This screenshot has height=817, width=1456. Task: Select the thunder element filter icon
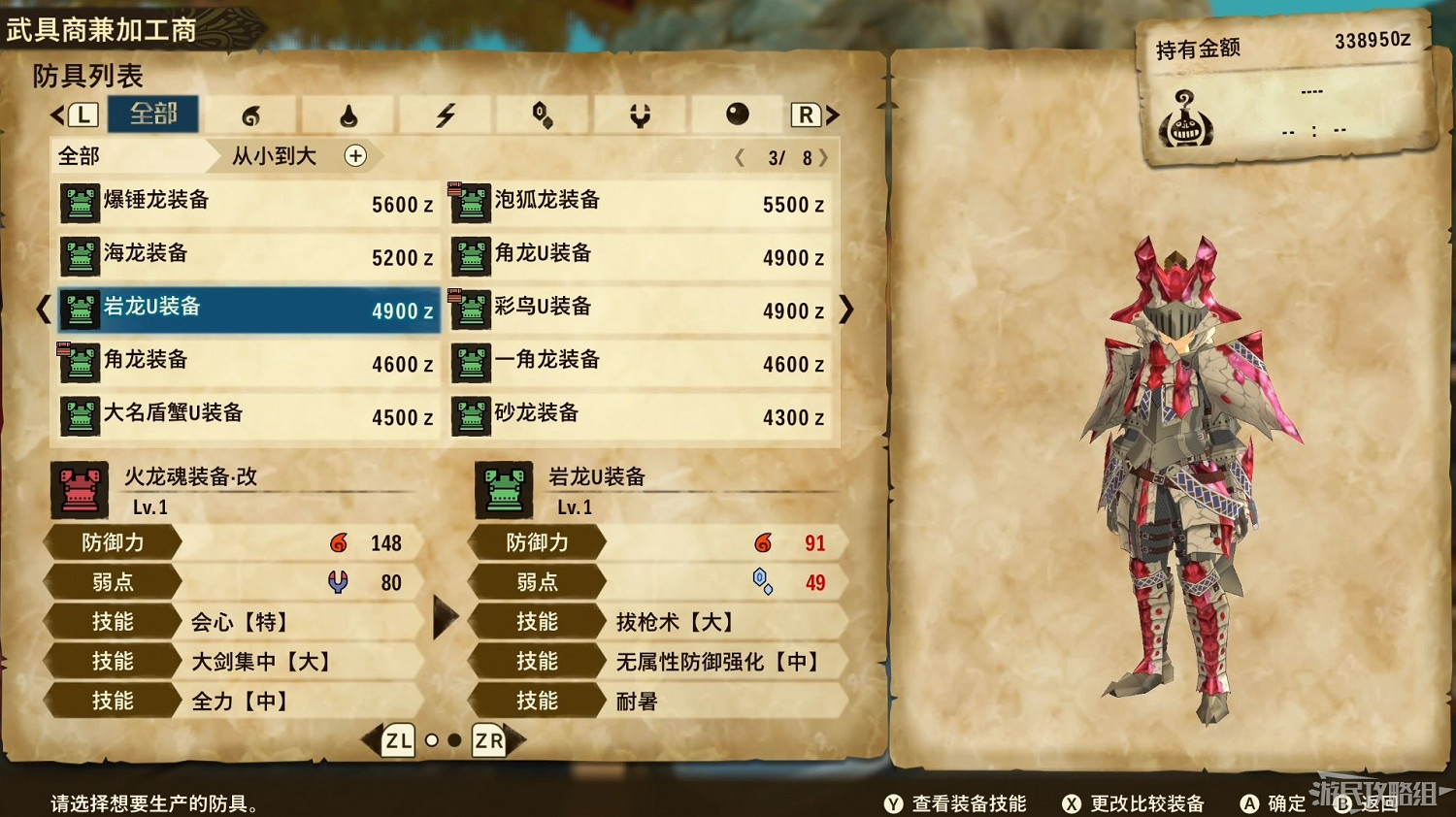click(447, 114)
